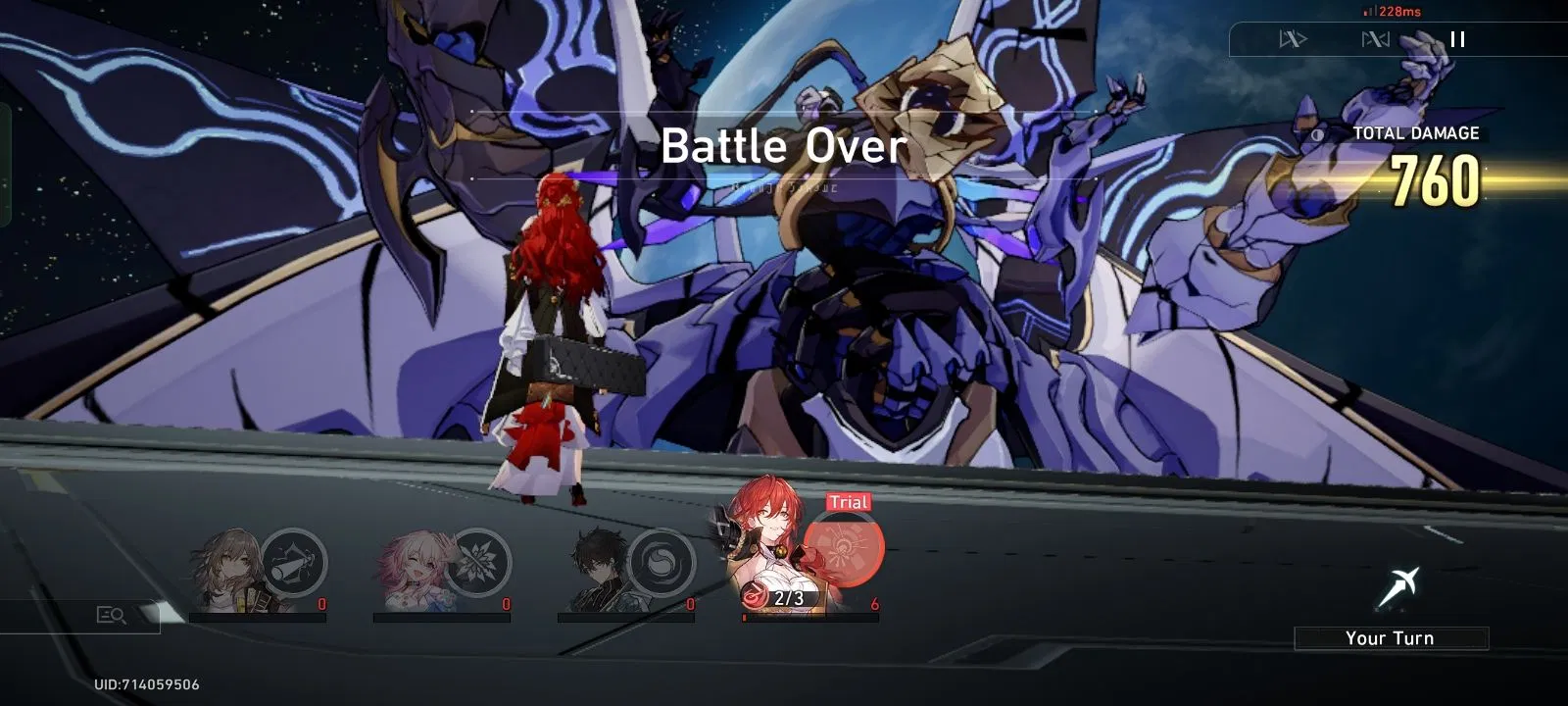
Task: Click the red toughness bar under Himeko
Action: coord(808,618)
